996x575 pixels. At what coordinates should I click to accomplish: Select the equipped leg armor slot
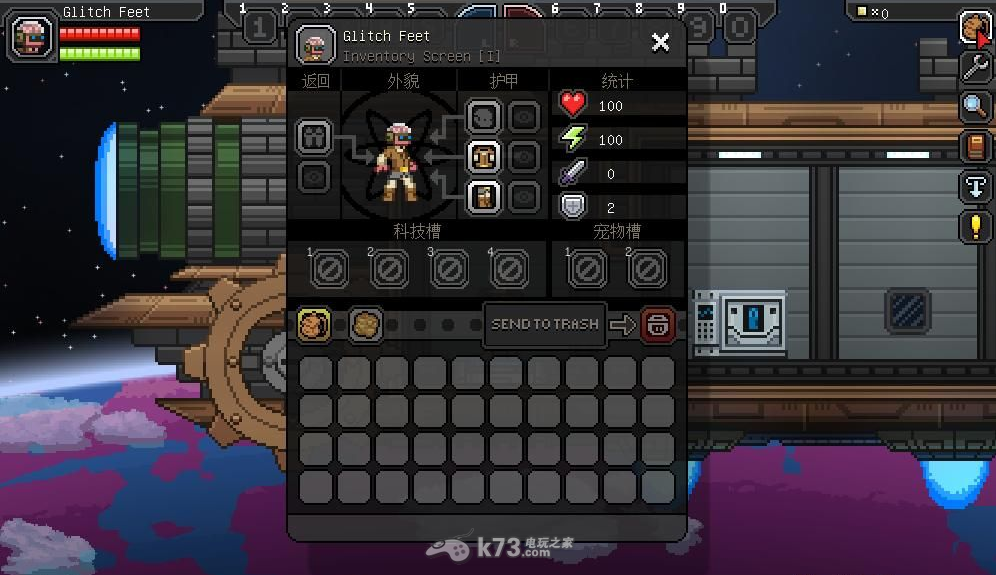pyautogui.click(x=484, y=195)
